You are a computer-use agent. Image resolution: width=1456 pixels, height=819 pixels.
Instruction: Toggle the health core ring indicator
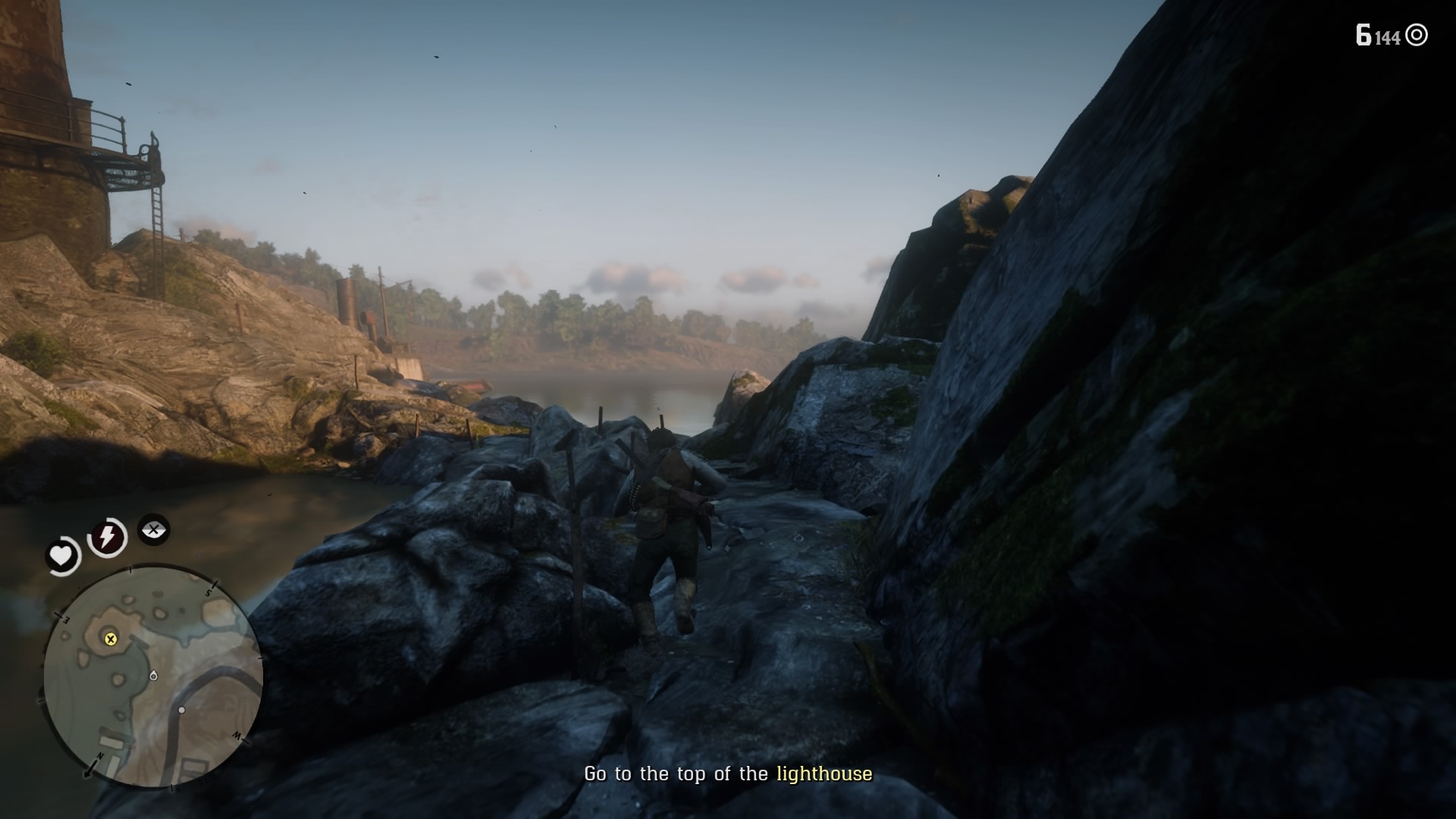click(61, 555)
